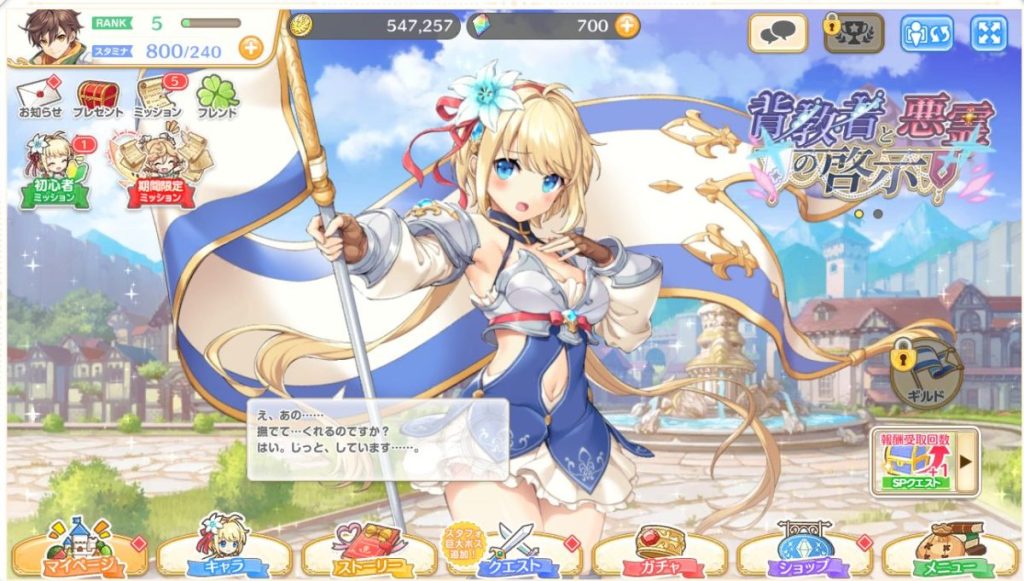Open the お知らせ news envelope

click(x=39, y=97)
